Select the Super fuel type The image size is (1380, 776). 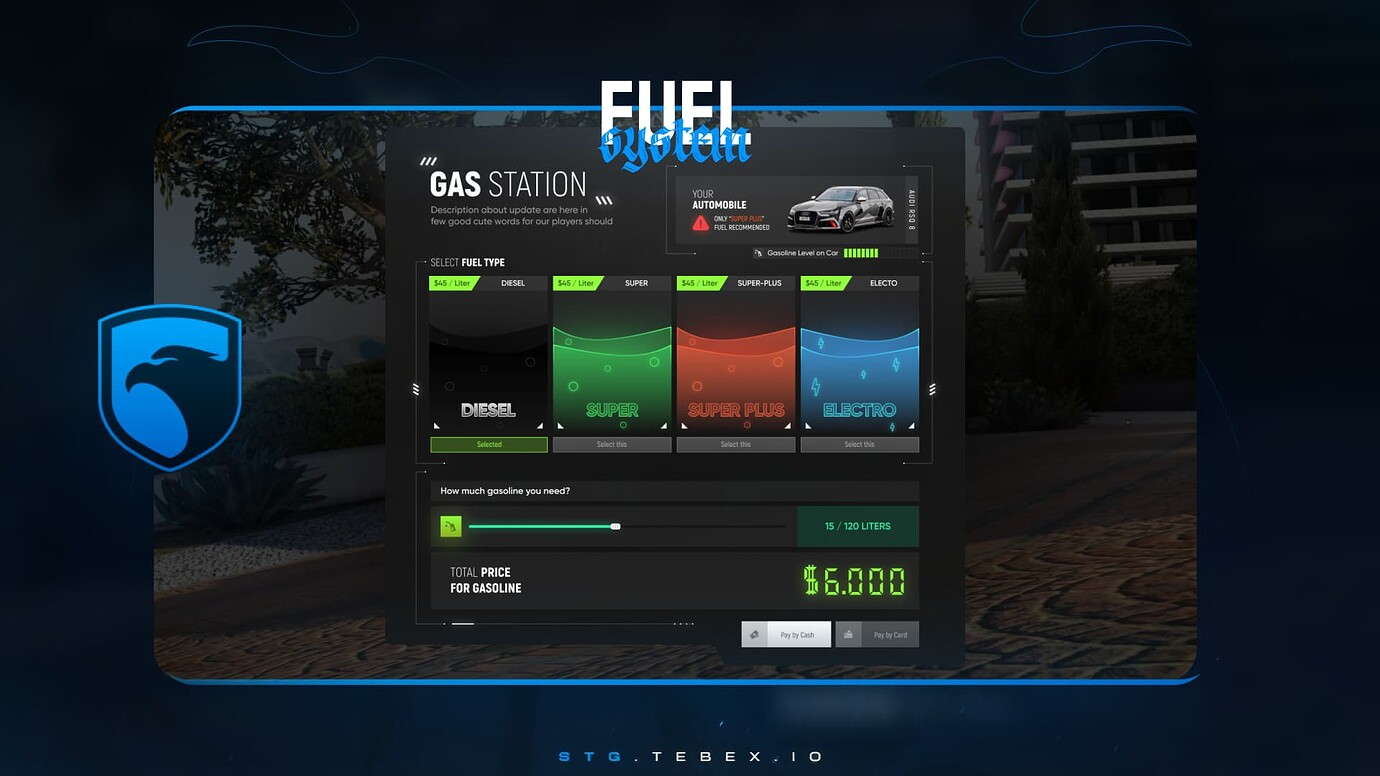pyautogui.click(x=611, y=443)
